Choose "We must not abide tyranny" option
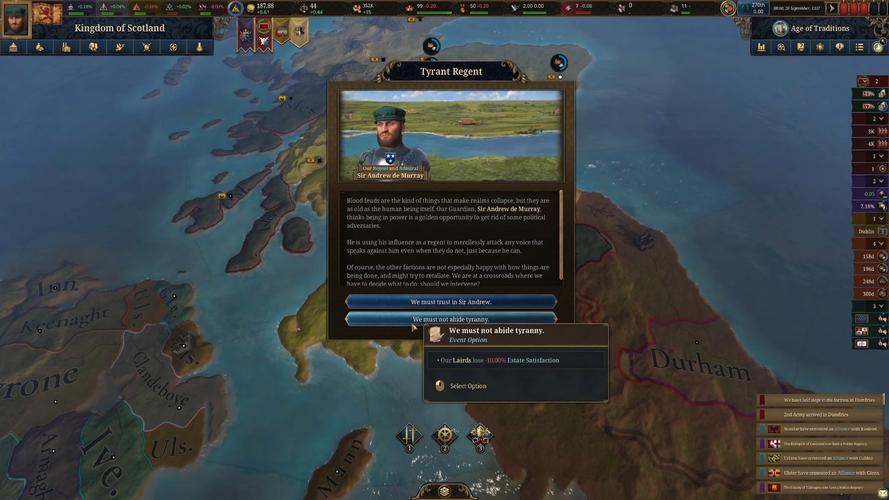 click(x=450, y=319)
